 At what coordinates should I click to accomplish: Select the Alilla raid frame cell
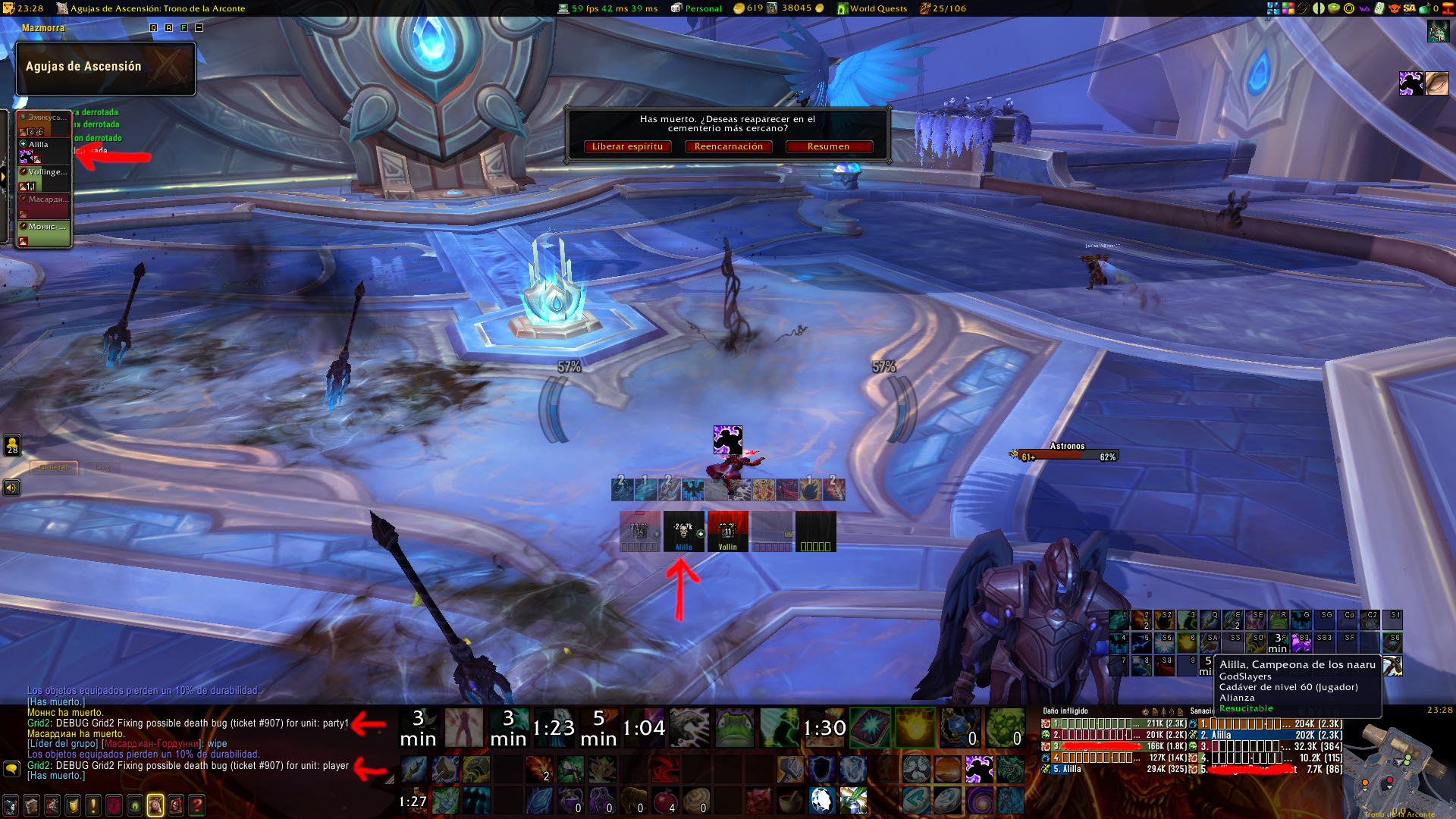(x=683, y=532)
